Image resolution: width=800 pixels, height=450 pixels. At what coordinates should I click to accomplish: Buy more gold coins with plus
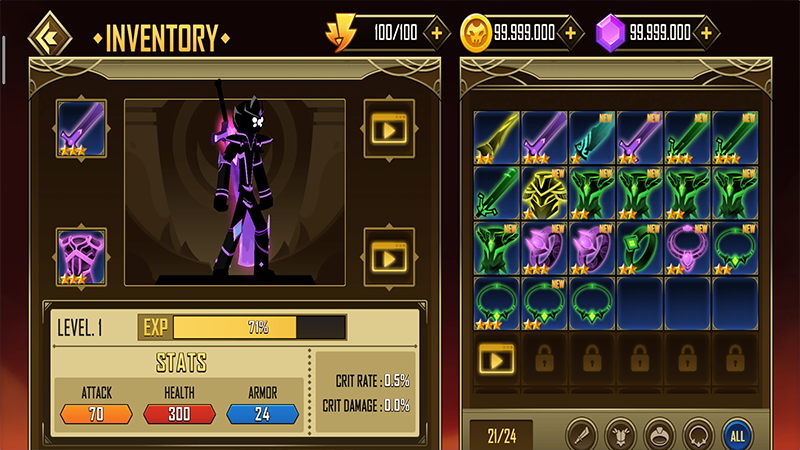(570, 32)
